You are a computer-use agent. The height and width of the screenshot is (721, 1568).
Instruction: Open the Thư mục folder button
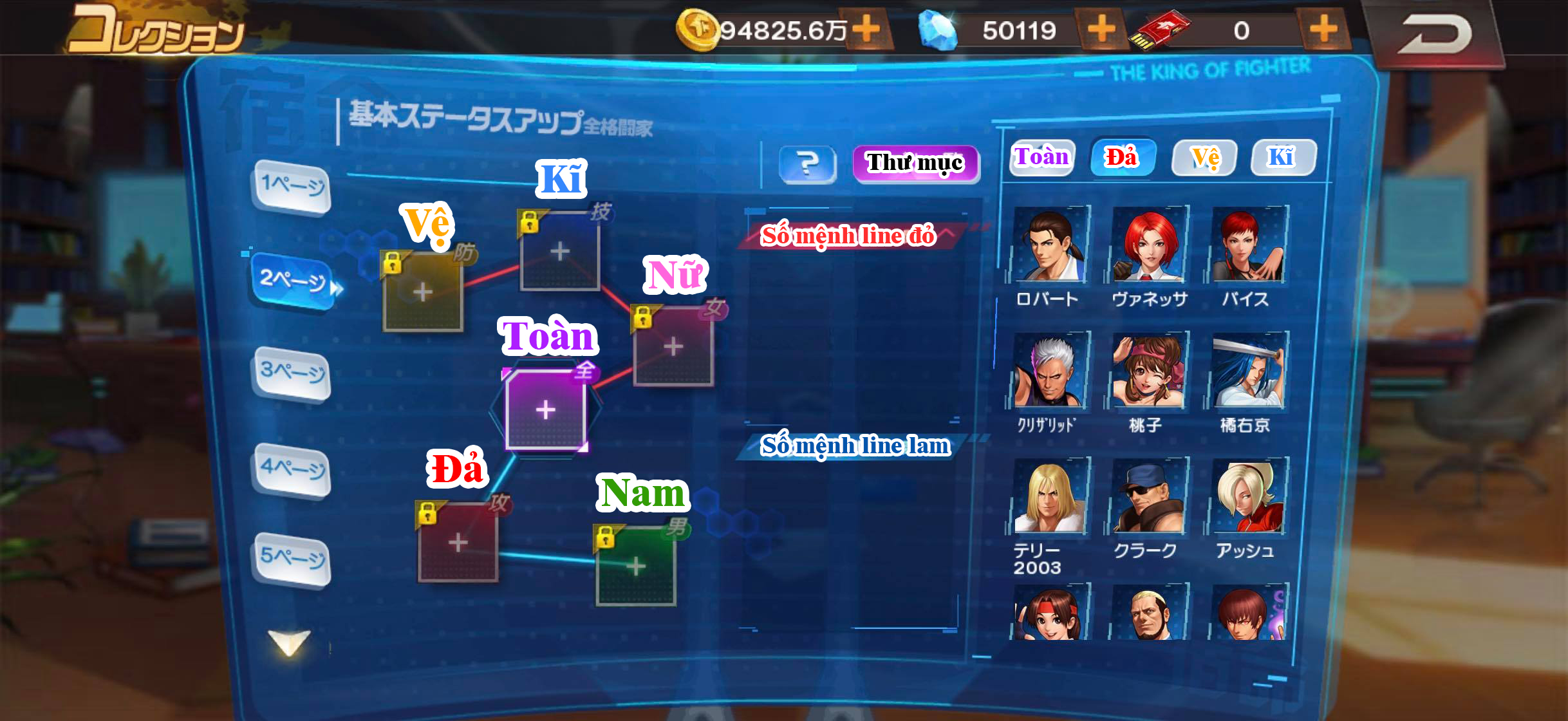pyautogui.click(x=915, y=163)
